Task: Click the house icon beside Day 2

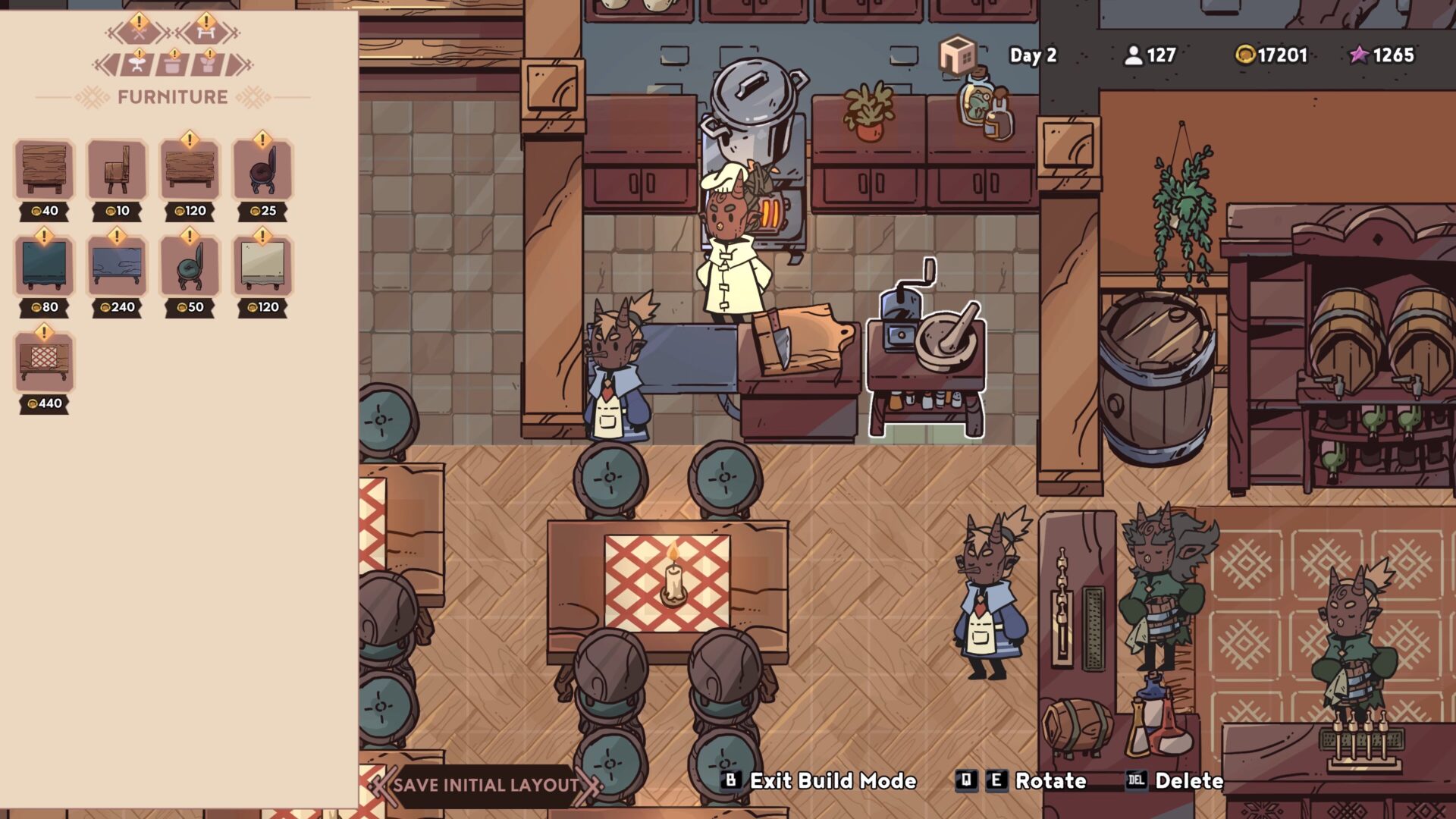Action: [959, 53]
